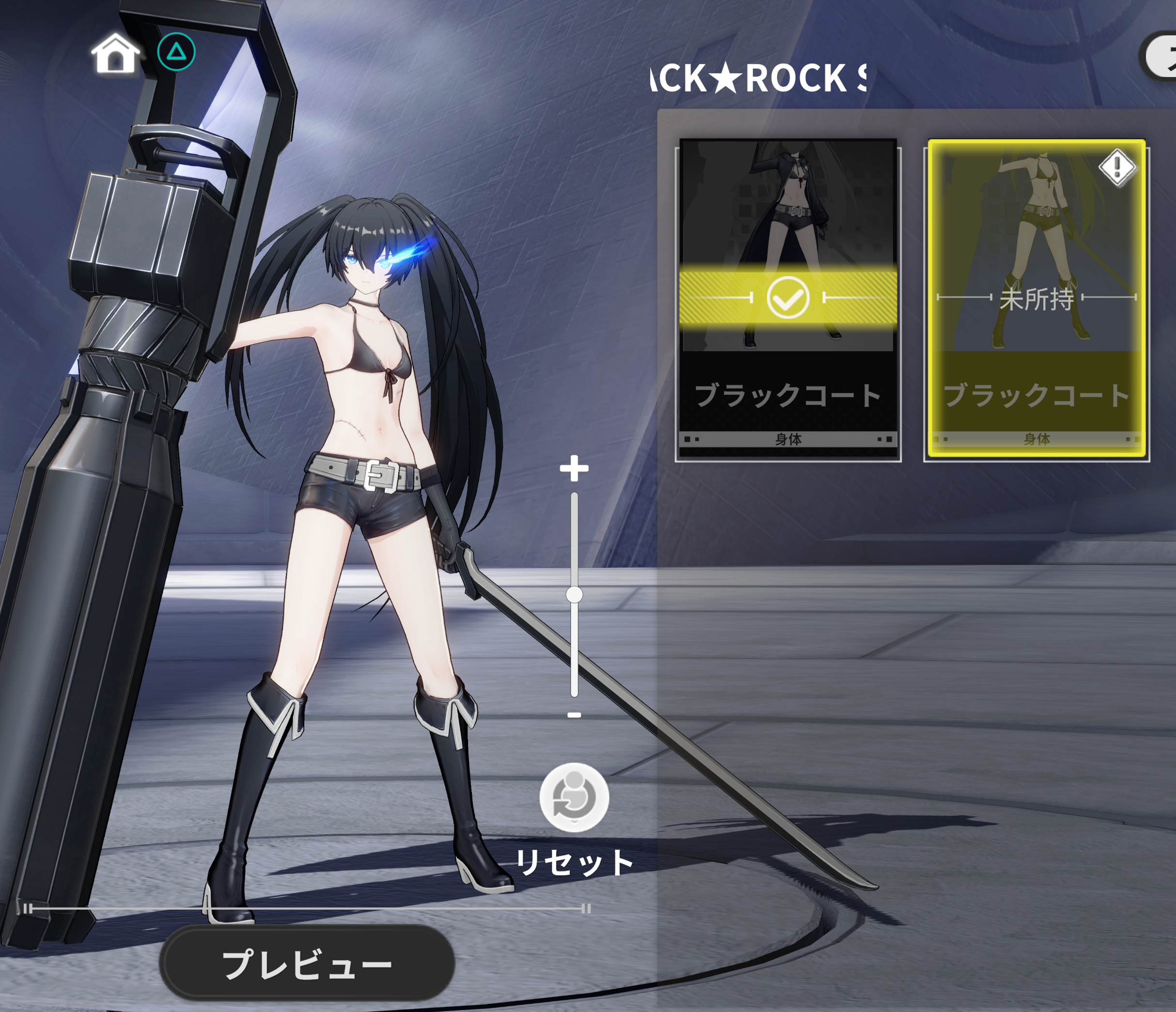The image size is (1176, 1012).
Task: Open the exclamation notice on yellow card
Action: (x=1117, y=168)
